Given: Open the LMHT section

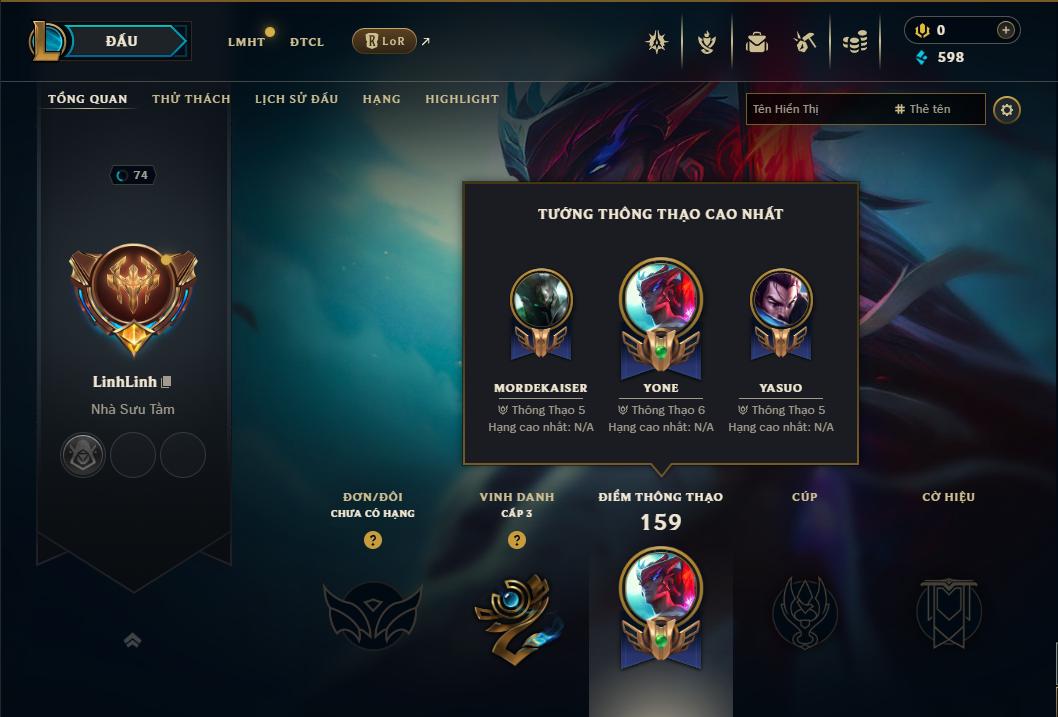Looking at the screenshot, I should click(246, 42).
